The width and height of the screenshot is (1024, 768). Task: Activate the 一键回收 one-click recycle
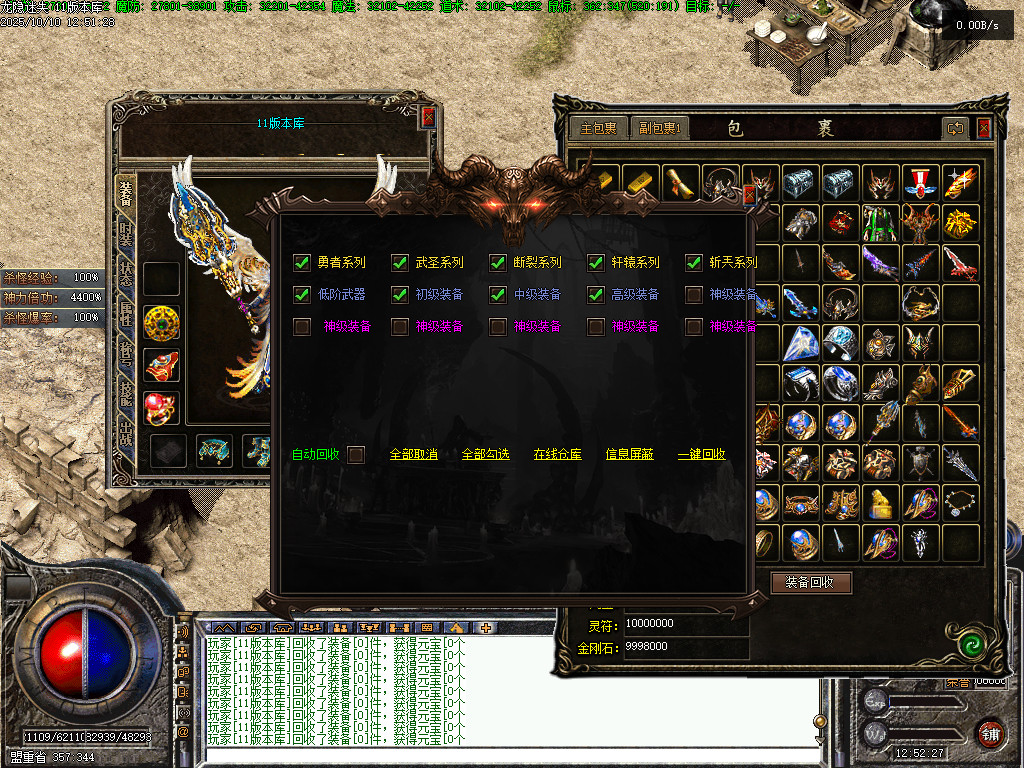(x=701, y=454)
